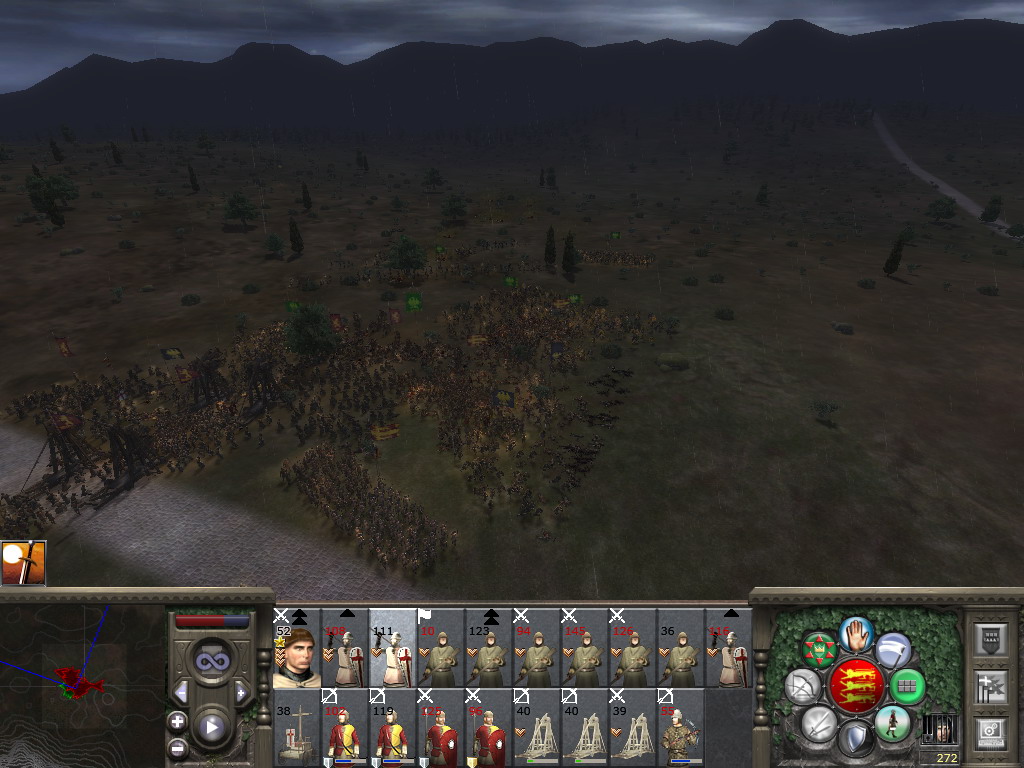Viewport: 1024px width, 768px height.
Task: Open group formations with green grid button
Action: (x=907, y=687)
